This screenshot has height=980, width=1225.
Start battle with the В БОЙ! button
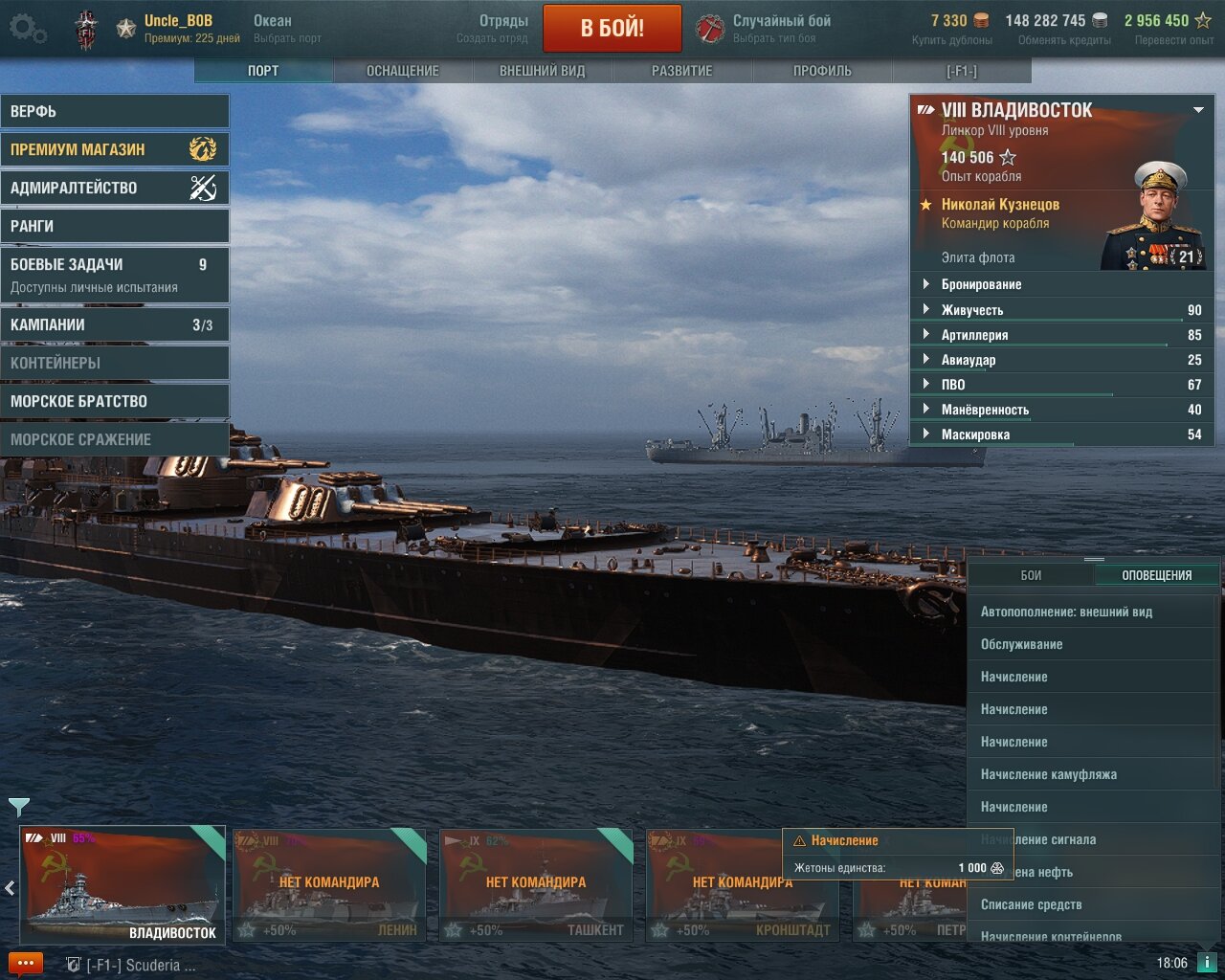(x=612, y=29)
